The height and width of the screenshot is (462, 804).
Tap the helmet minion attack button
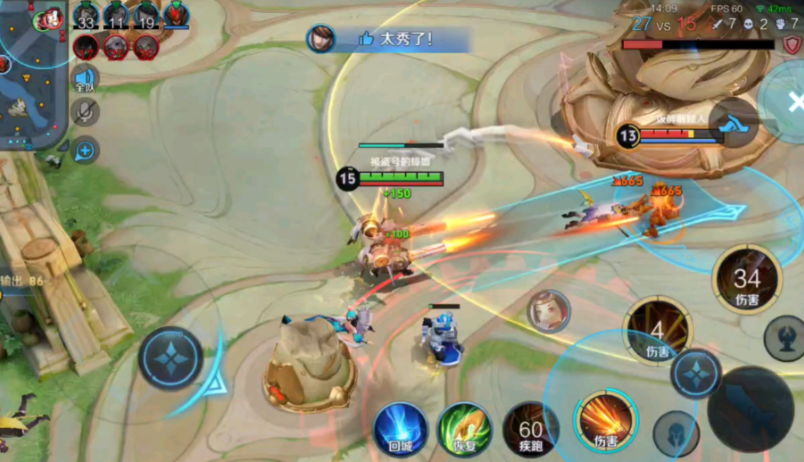(x=676, y=432)
